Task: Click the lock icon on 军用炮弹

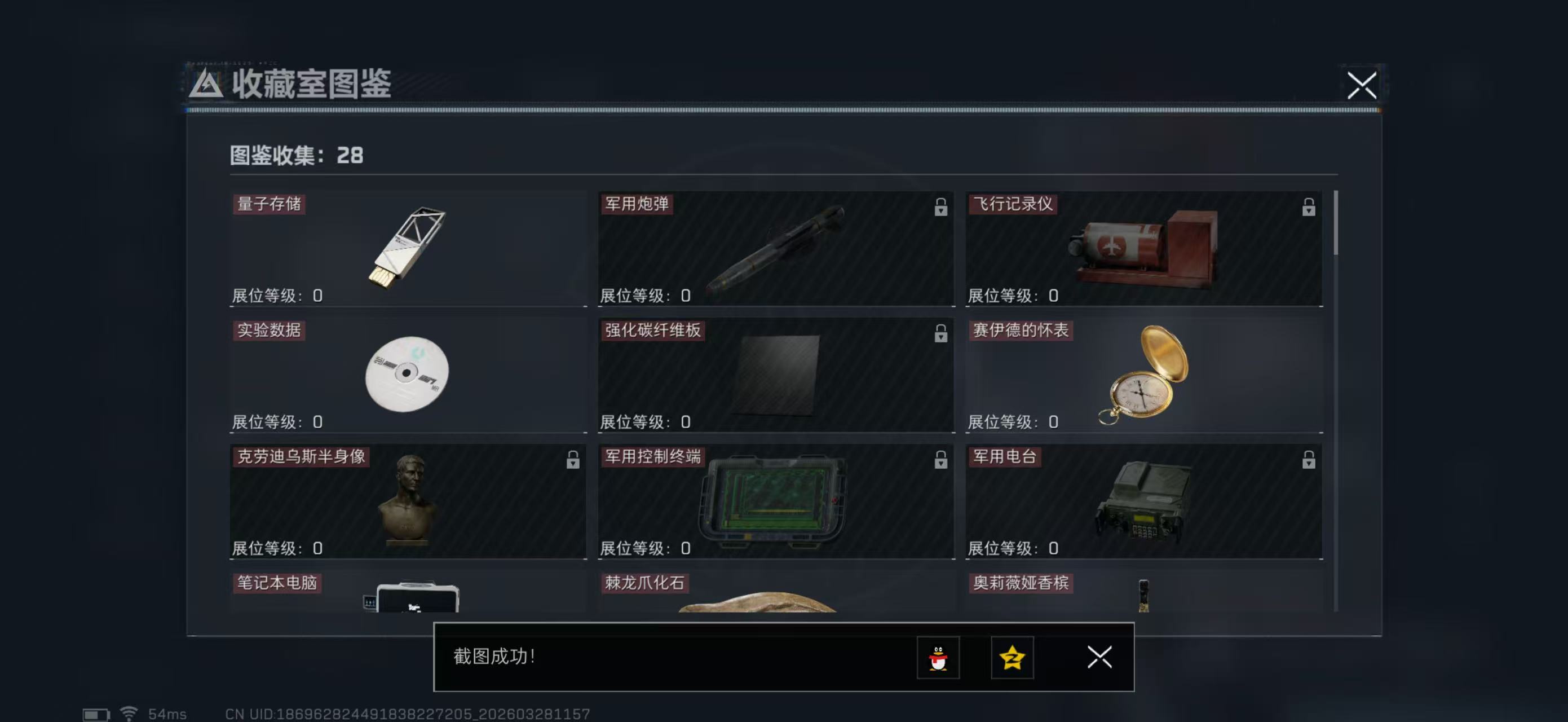Action: click(x=941, y=208)
